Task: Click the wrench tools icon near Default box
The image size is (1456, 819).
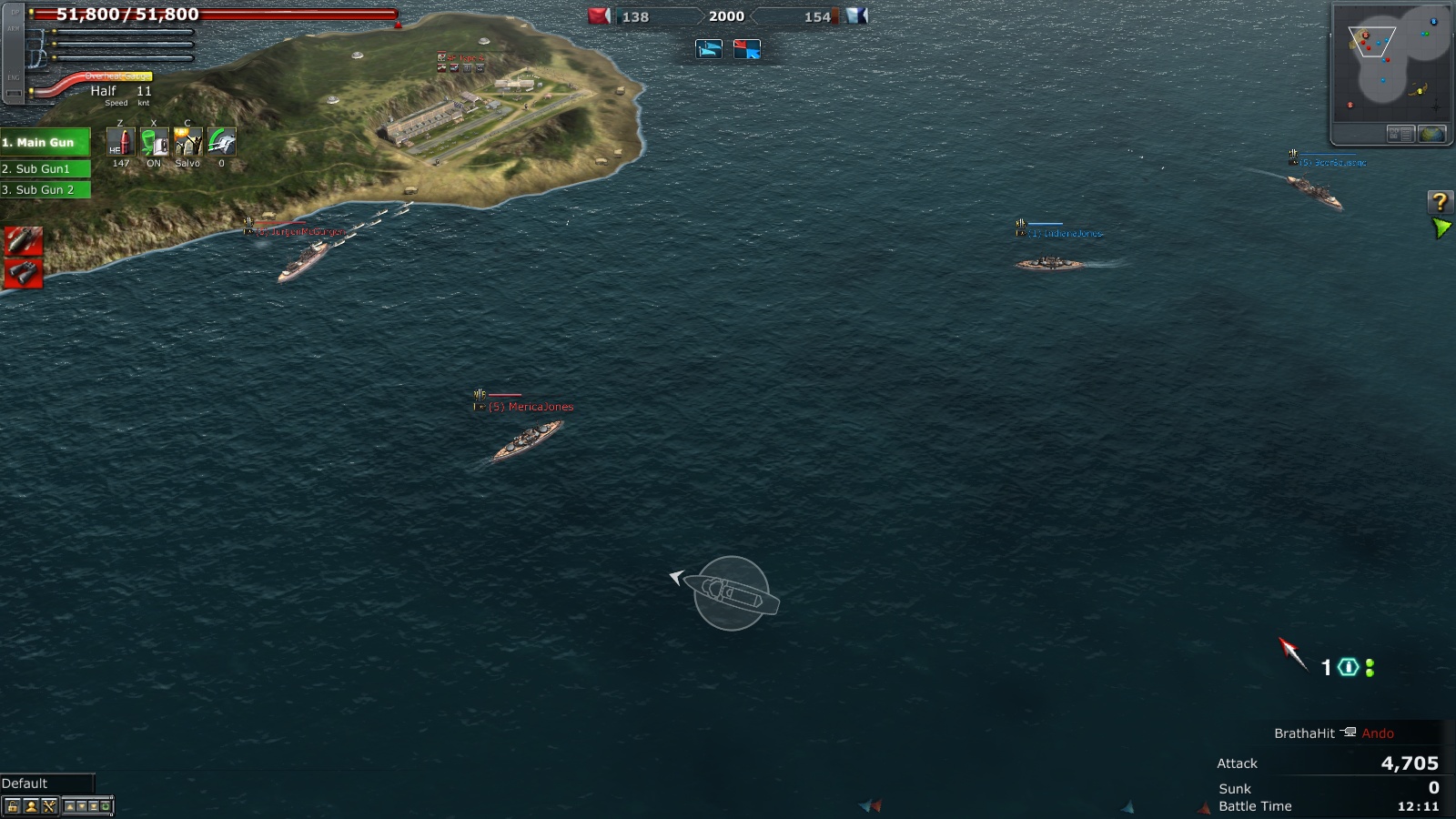Action: coord(48,806)
